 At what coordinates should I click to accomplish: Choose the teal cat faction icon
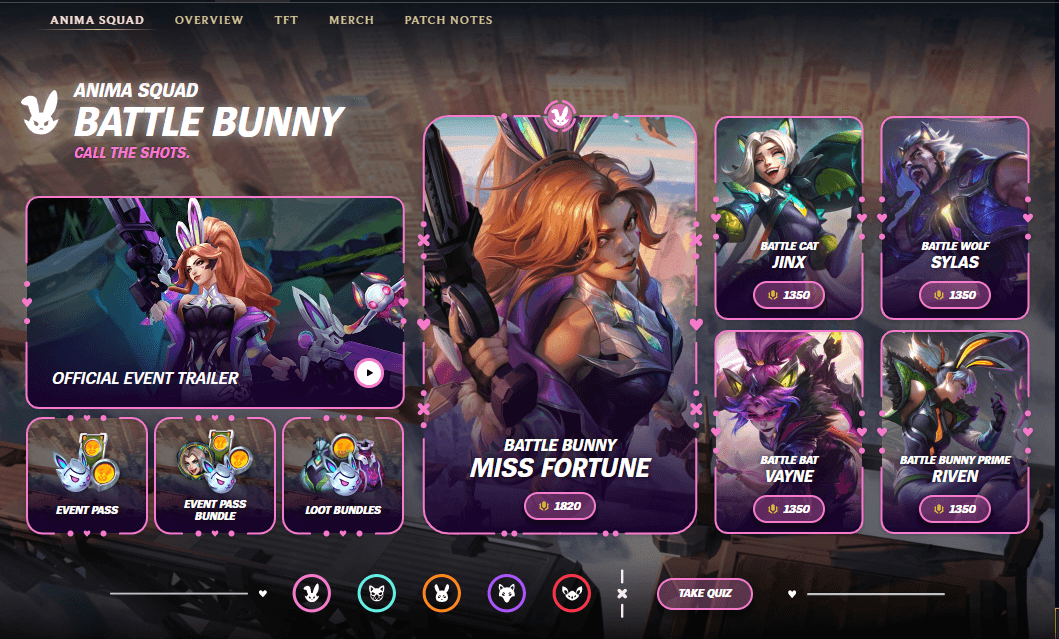click(376, 594)
